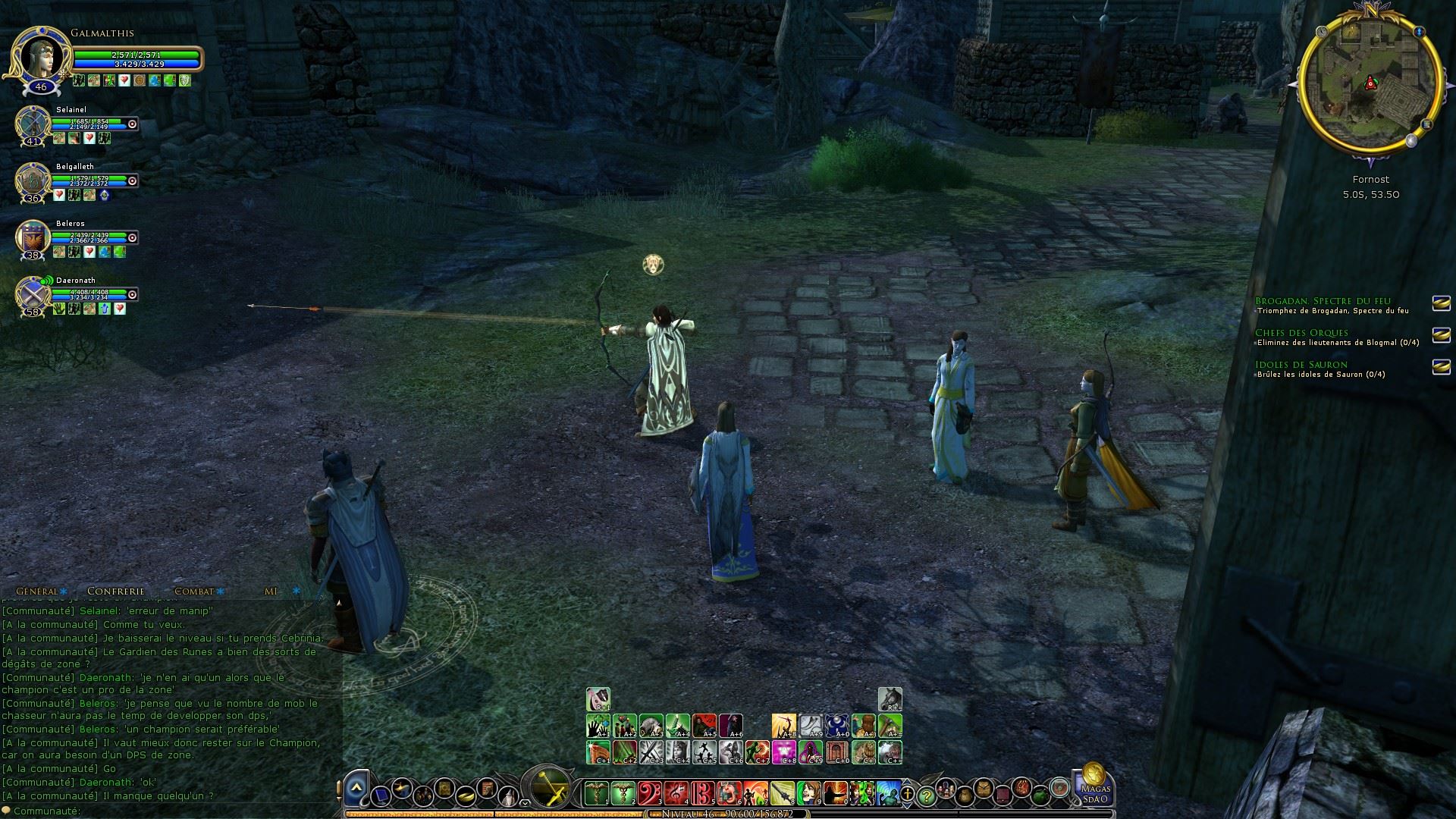Target Belgalleth in the fellowship list
The height and width of the screenshot is (819, 1456).
point(33,181)
